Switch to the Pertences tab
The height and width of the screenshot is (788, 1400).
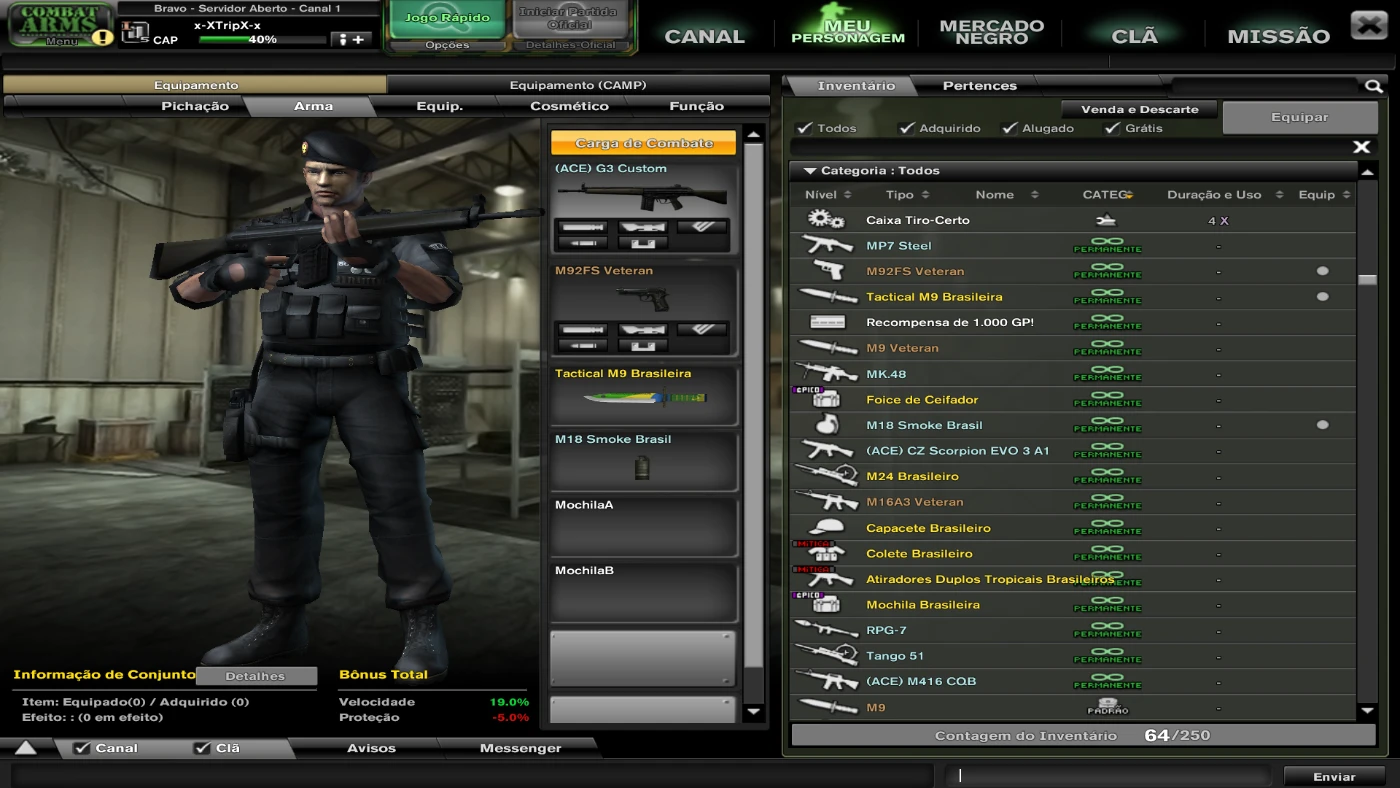pos(979,86)
